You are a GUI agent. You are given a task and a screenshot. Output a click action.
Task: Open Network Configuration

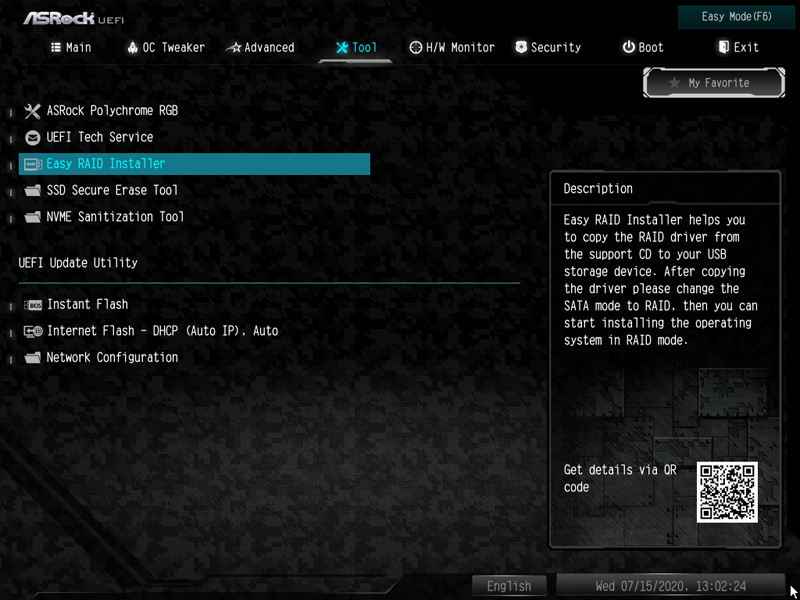click(112, 357)
